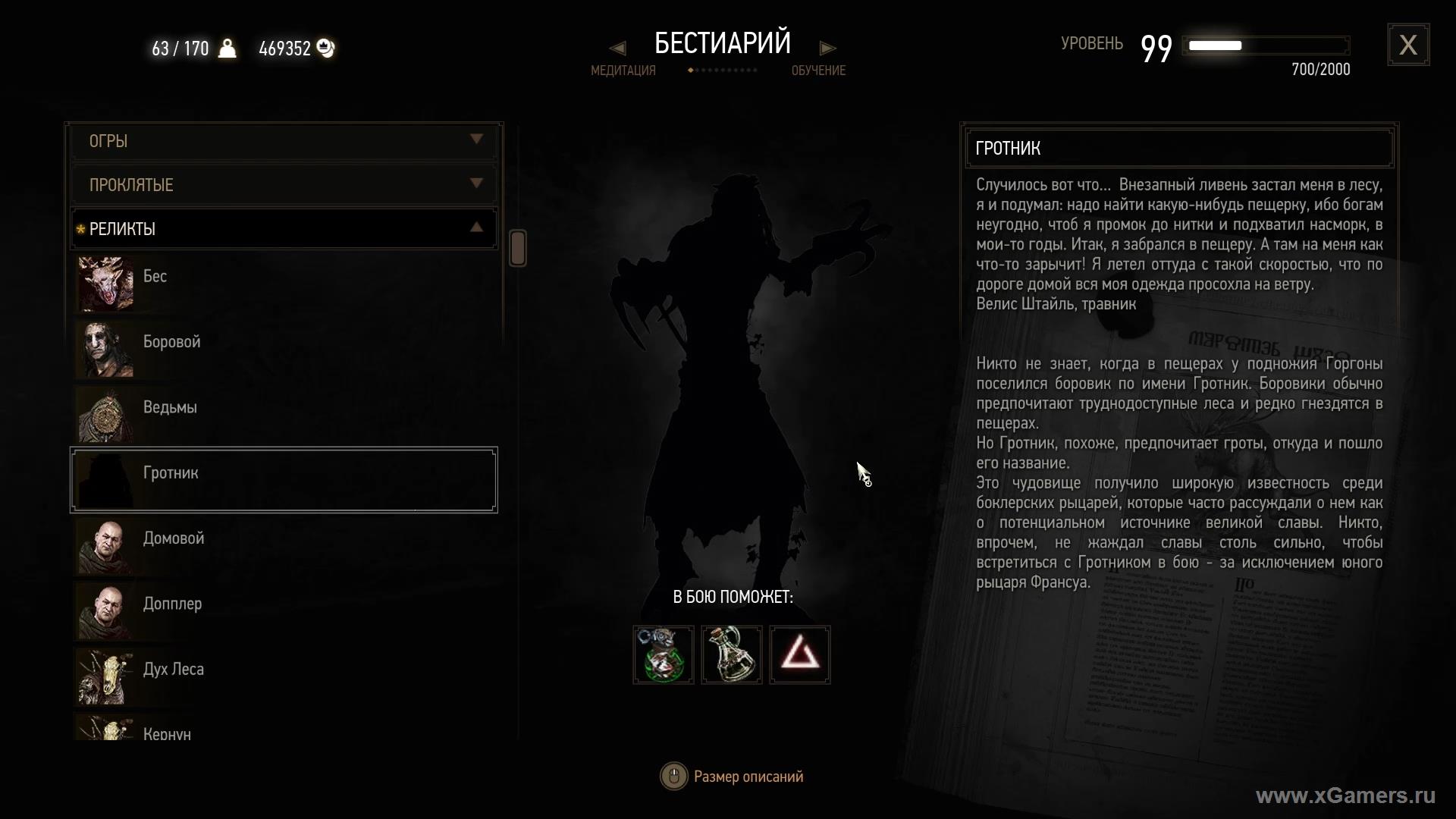The height and width of the screenshot is (819, 1456).
Task: Collapse the Реликты category
Action: coord(284,228)
